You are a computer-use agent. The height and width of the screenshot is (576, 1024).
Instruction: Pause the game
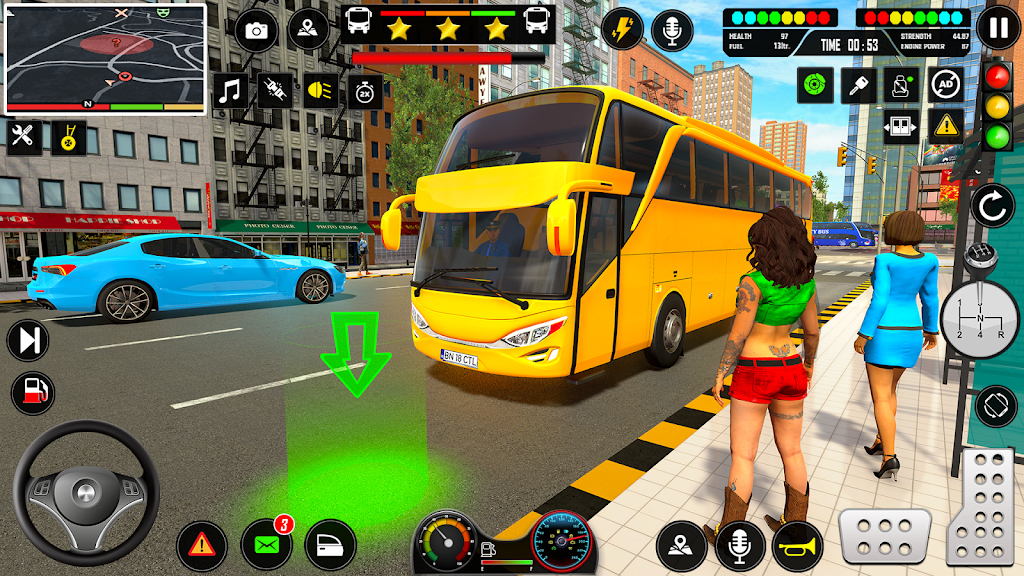997,27
